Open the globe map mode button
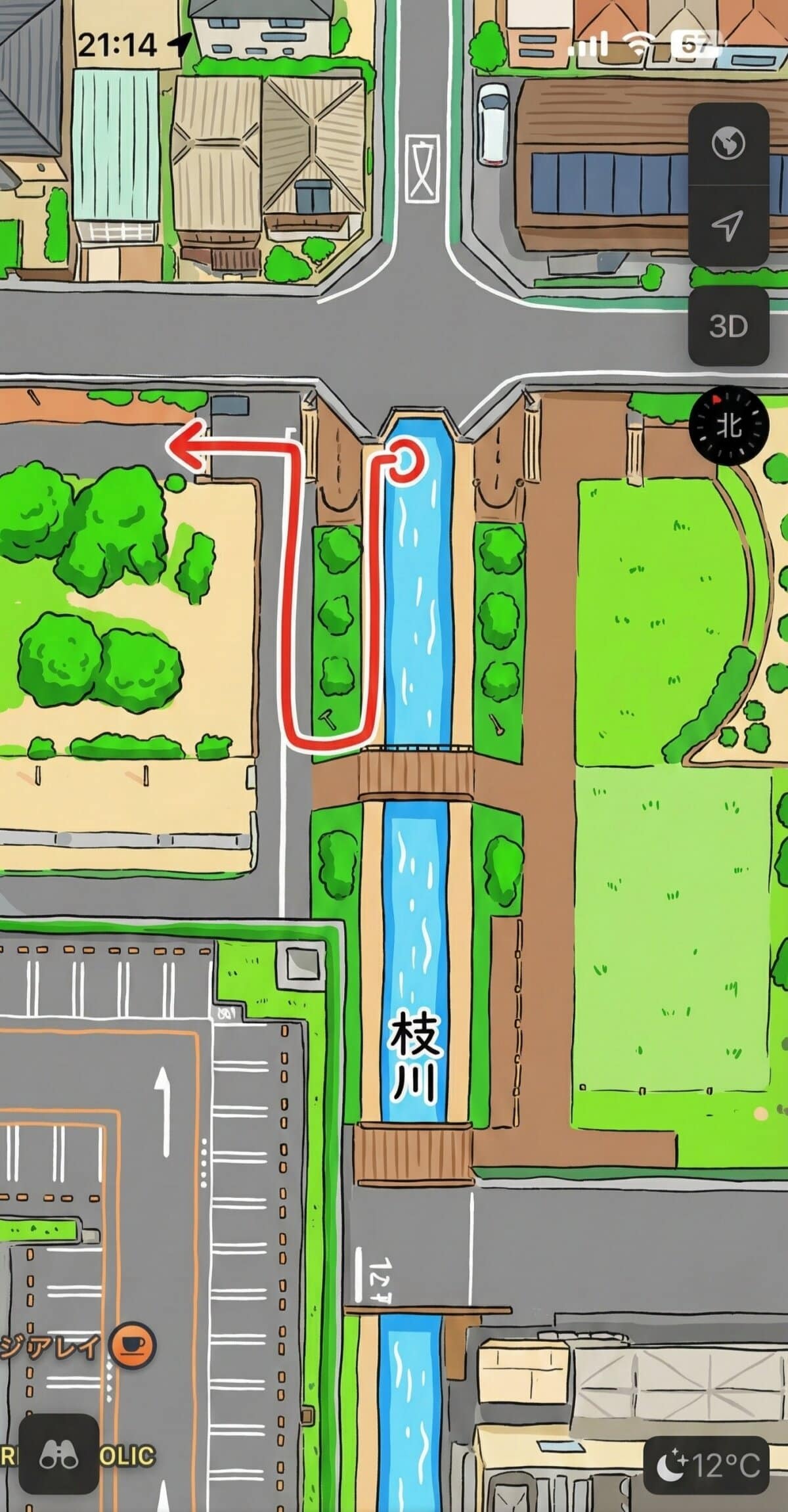 tap(728, 143)
